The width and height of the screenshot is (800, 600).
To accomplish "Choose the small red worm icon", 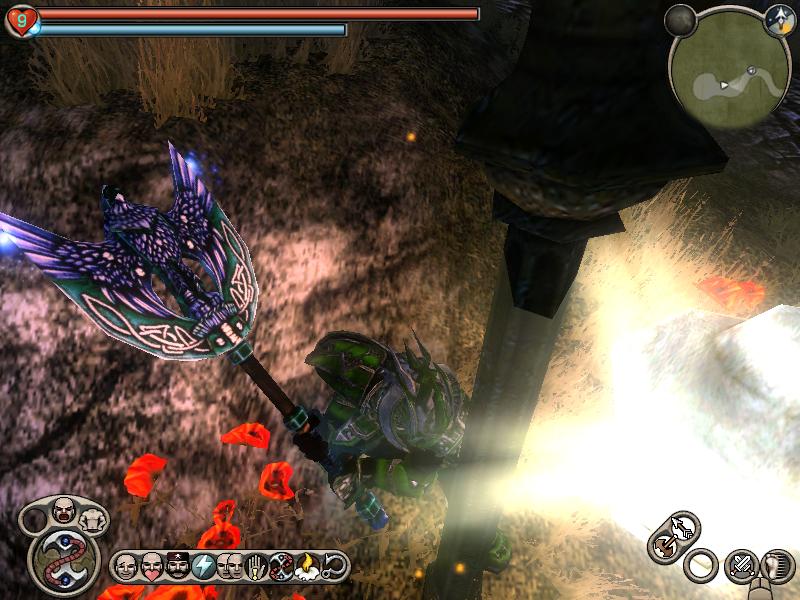I will tap(281, 566).
